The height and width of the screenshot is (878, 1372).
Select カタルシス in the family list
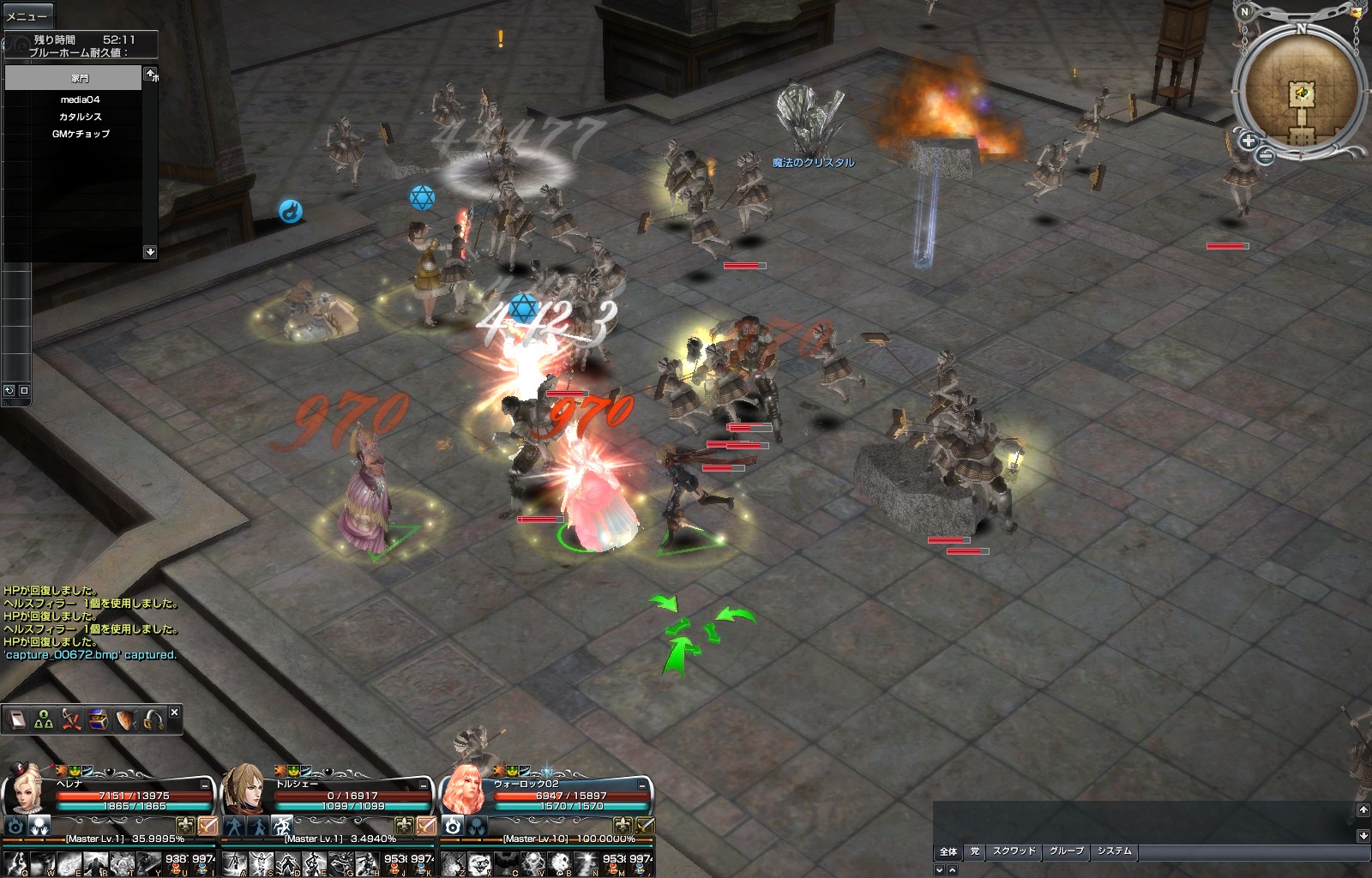coord(80,117)
